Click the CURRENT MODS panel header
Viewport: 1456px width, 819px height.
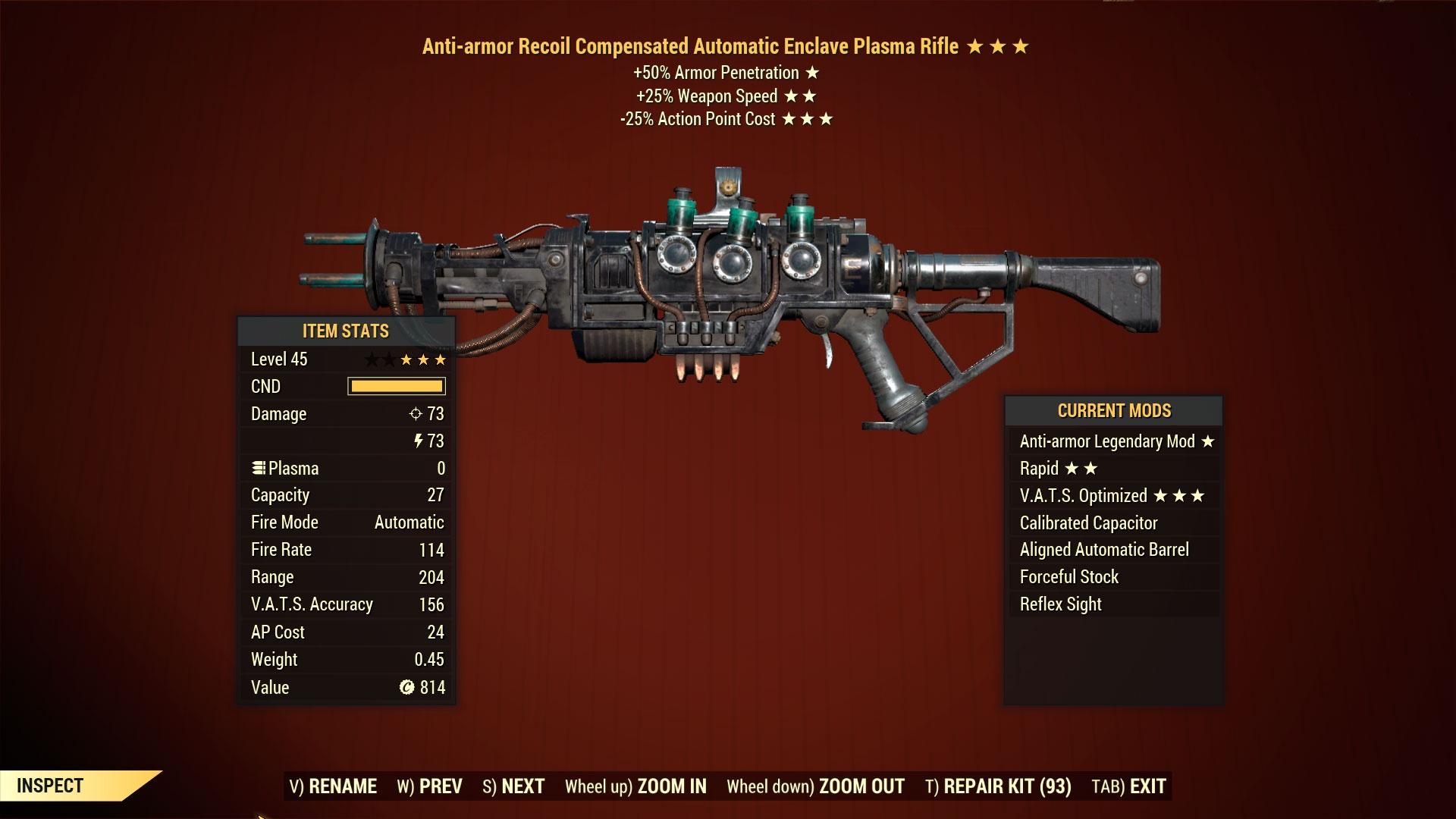click(x=1114, y=410)
